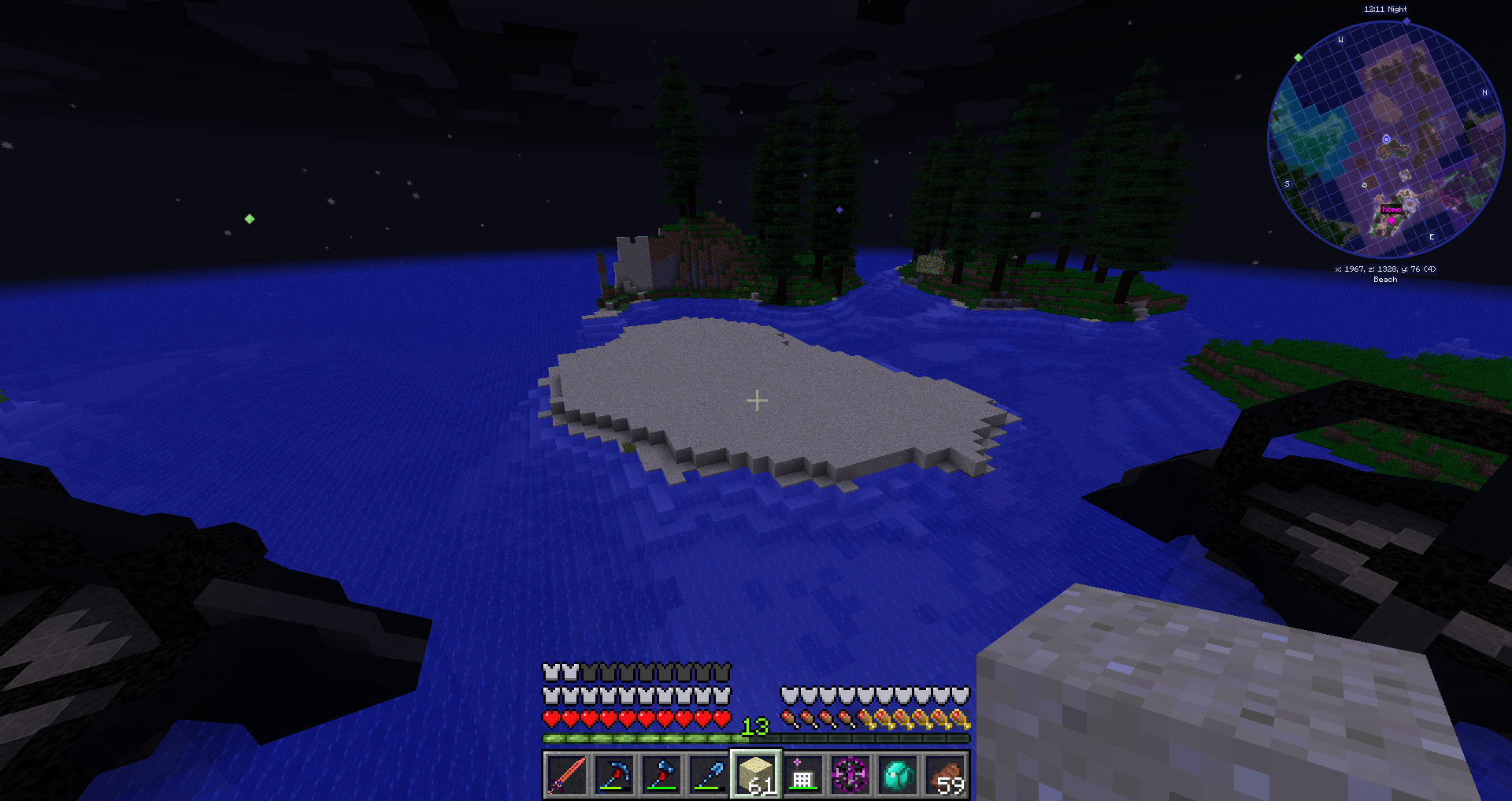The width and height of the screenshot is (1512, 801).
Task: Select the orange sword hotbar slot
Action: [566, 774]
